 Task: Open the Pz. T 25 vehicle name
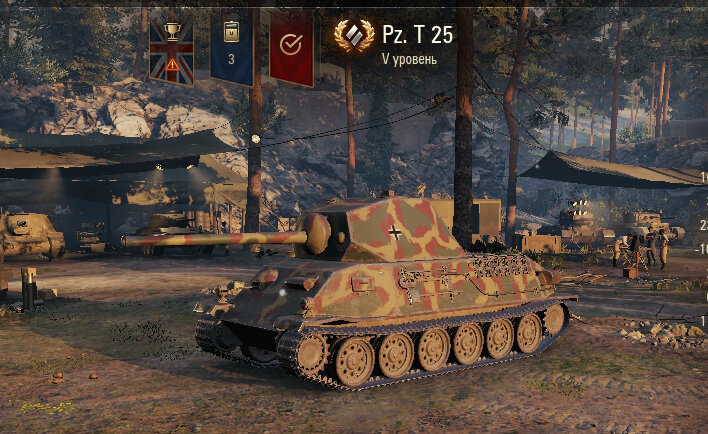pyautogui.click(x=417, y=35)
